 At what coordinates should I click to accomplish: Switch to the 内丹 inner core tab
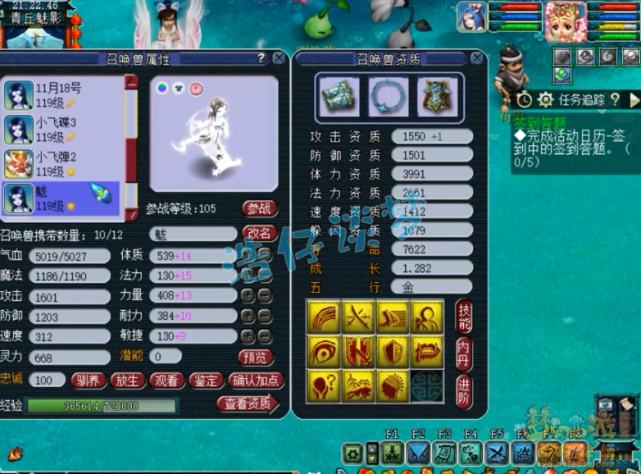click(x=464, y=350)
